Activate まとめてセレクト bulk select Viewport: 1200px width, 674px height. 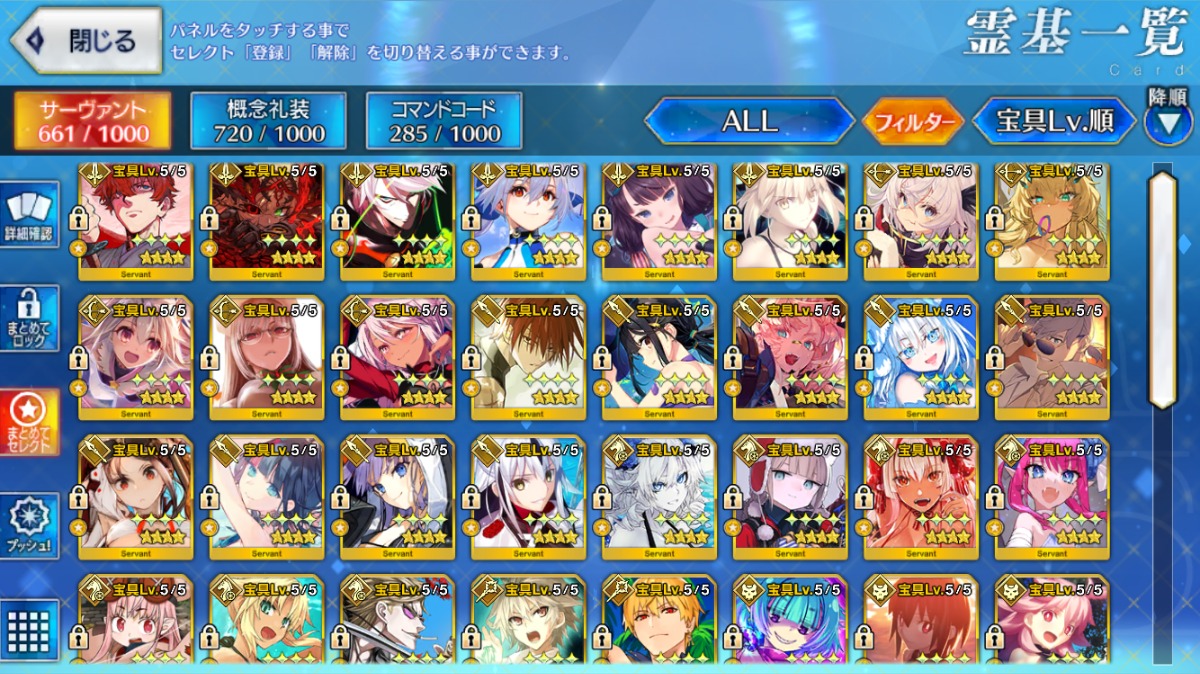tap(29, 422)
